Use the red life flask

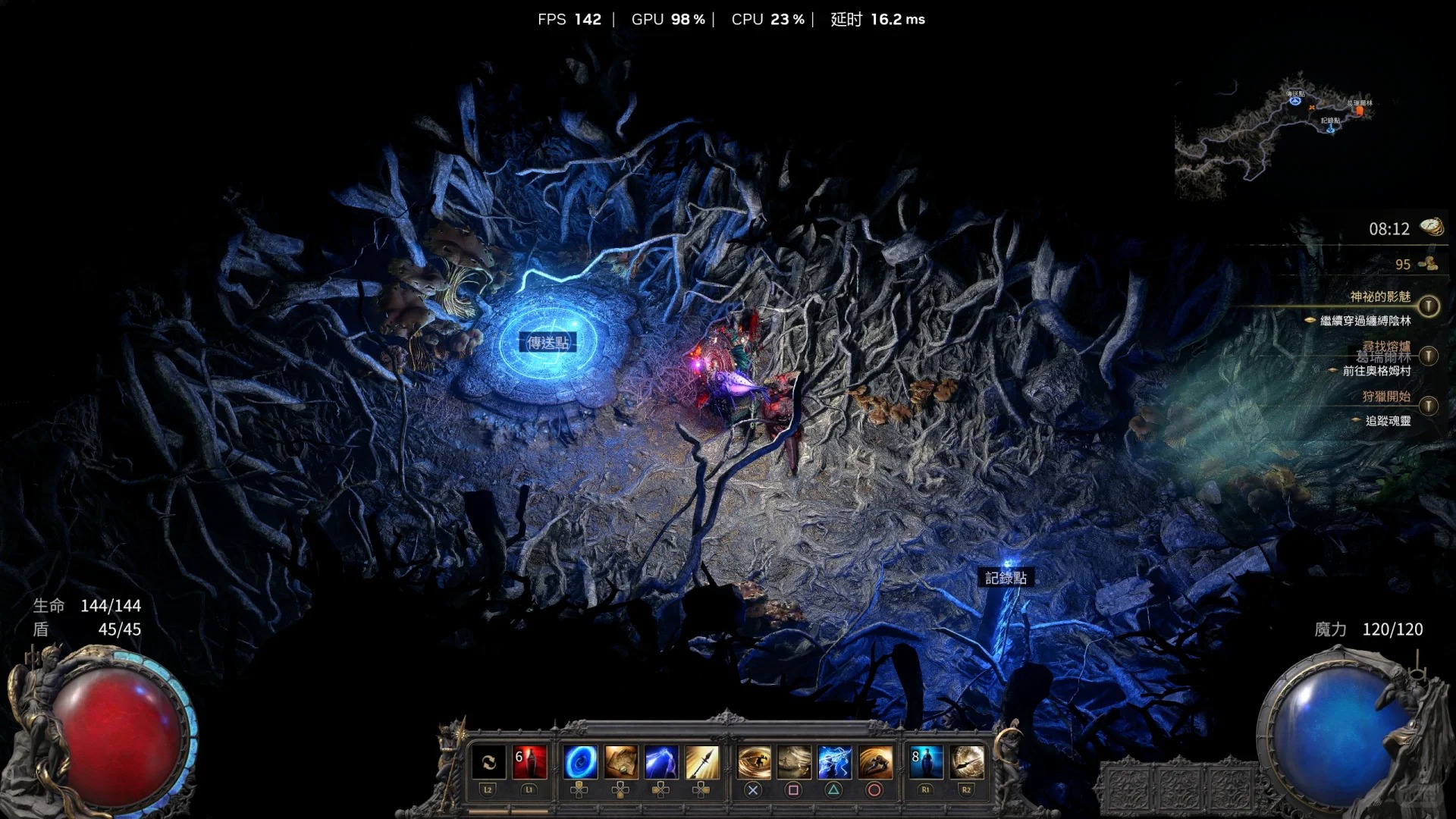pyautogui.click(x=529, y=762)
